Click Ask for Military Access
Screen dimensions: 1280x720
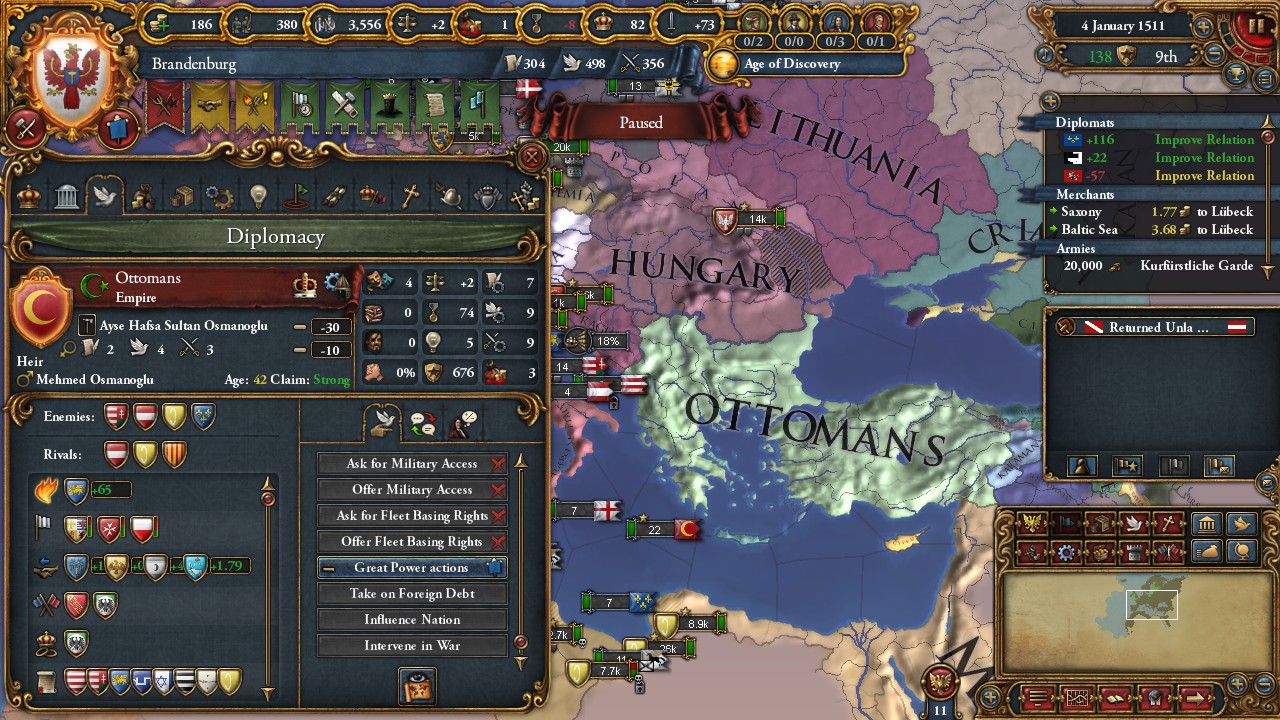(x=412, y=463)
